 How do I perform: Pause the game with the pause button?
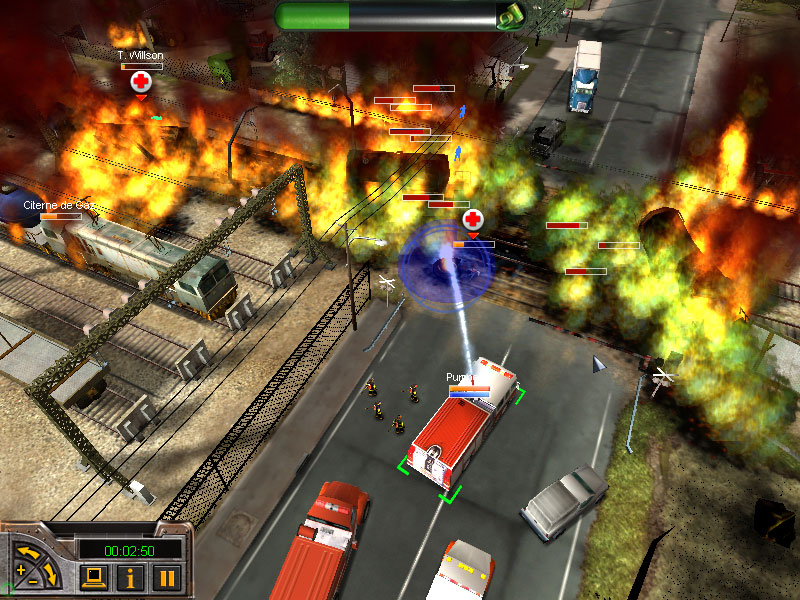point(166,577)
